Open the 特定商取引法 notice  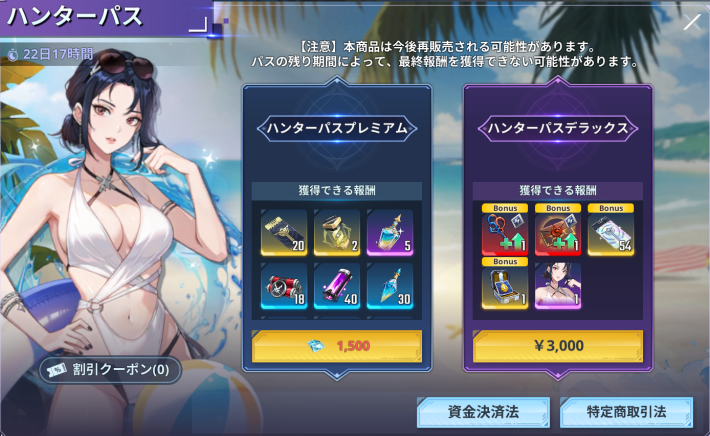(x=627, y=412)
